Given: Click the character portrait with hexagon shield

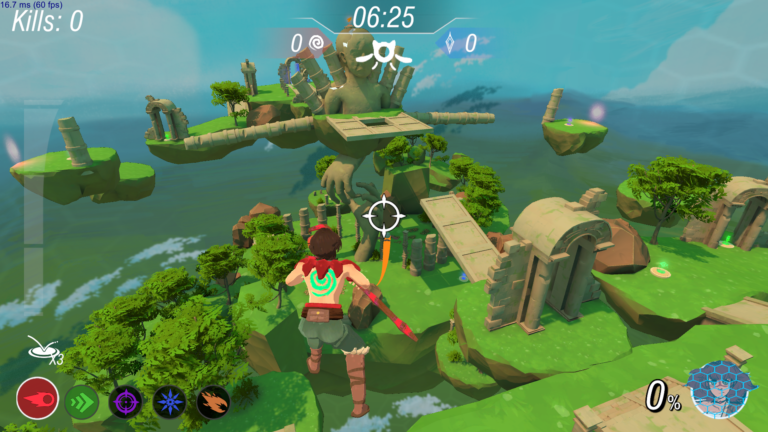Looking at the screenshot, I should point(721,392).
